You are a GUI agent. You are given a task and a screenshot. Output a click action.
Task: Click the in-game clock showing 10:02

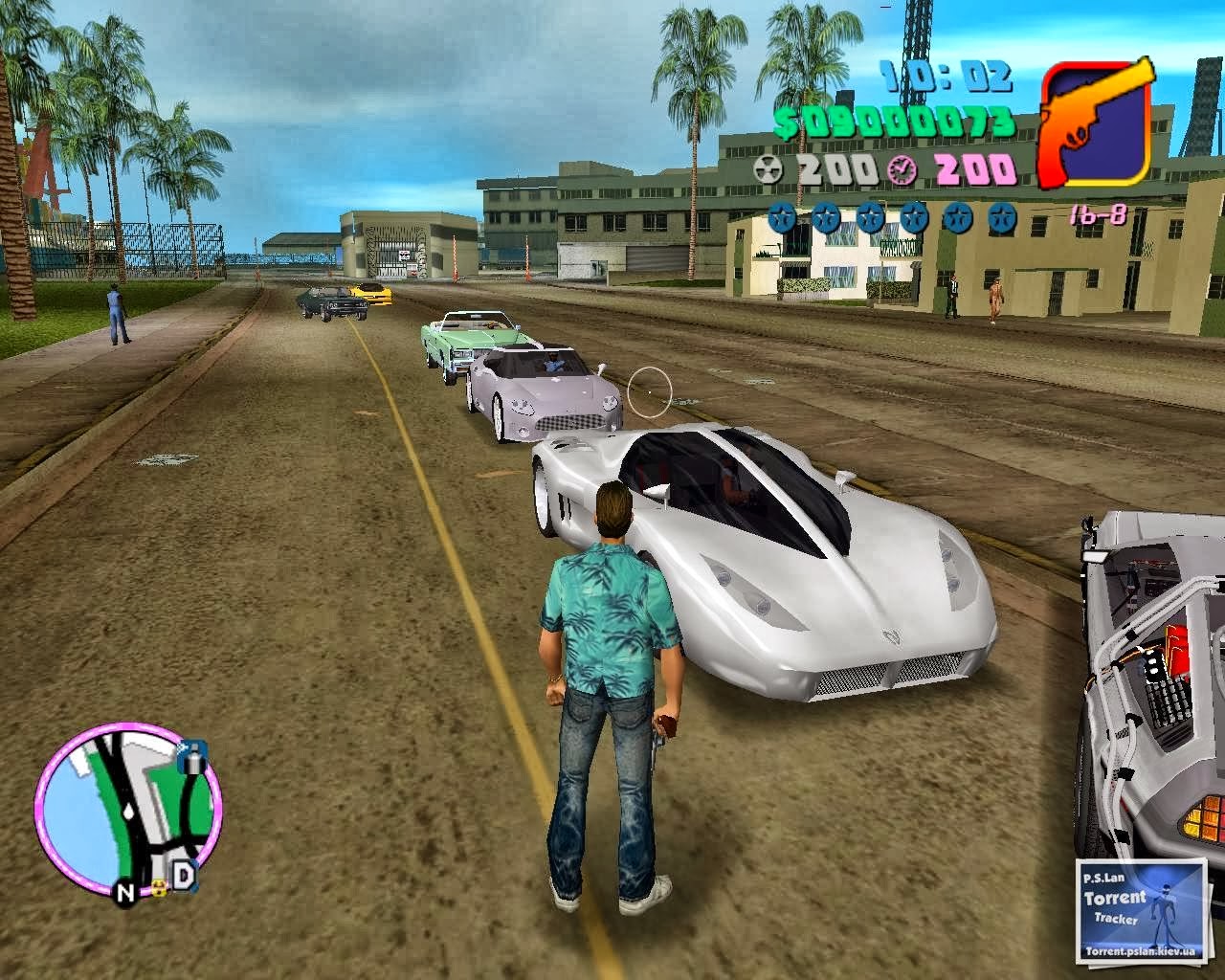[945, 75]
